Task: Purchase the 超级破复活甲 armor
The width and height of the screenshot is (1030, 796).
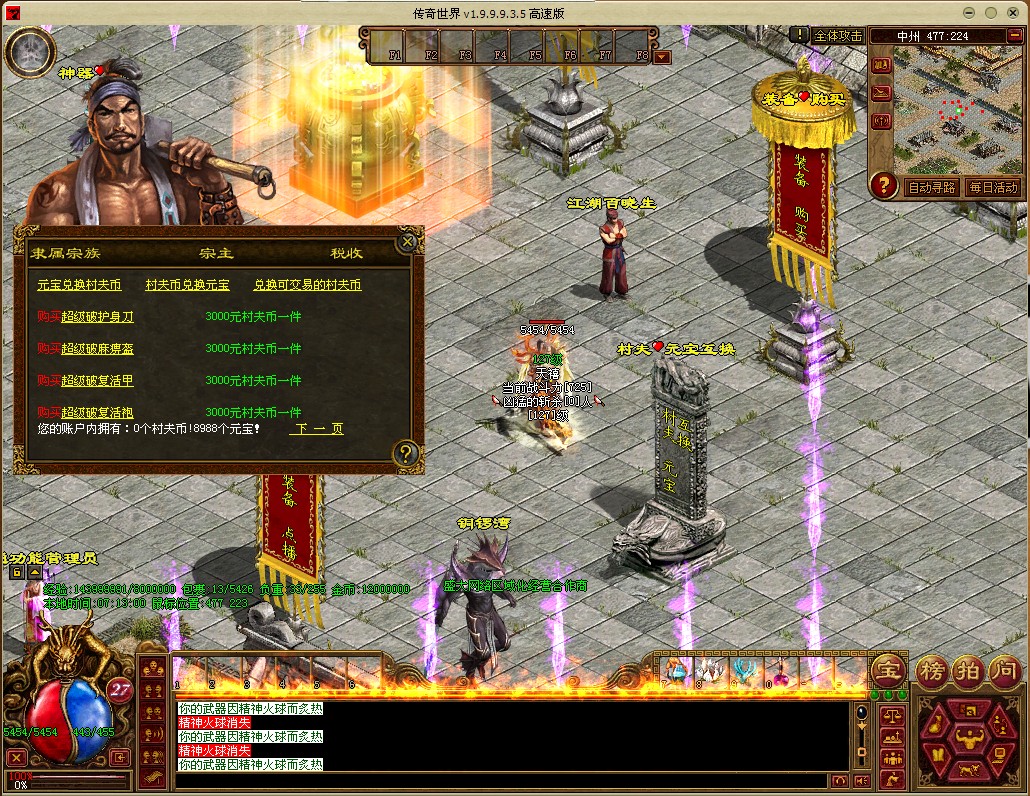Action: 97,381
